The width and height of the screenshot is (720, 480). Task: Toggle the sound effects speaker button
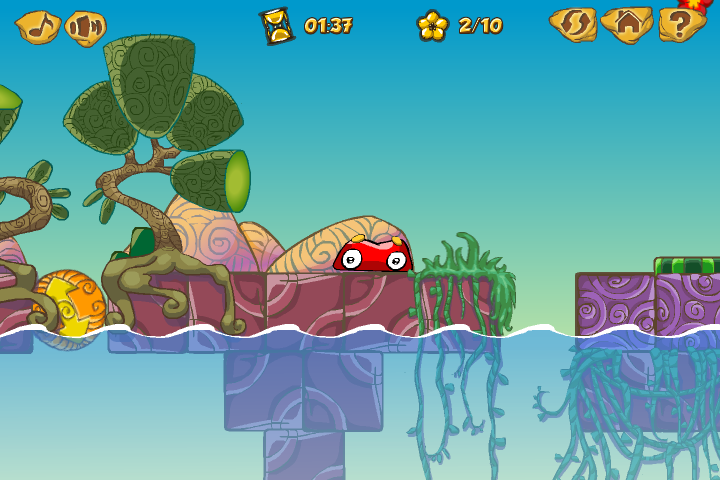86,27
